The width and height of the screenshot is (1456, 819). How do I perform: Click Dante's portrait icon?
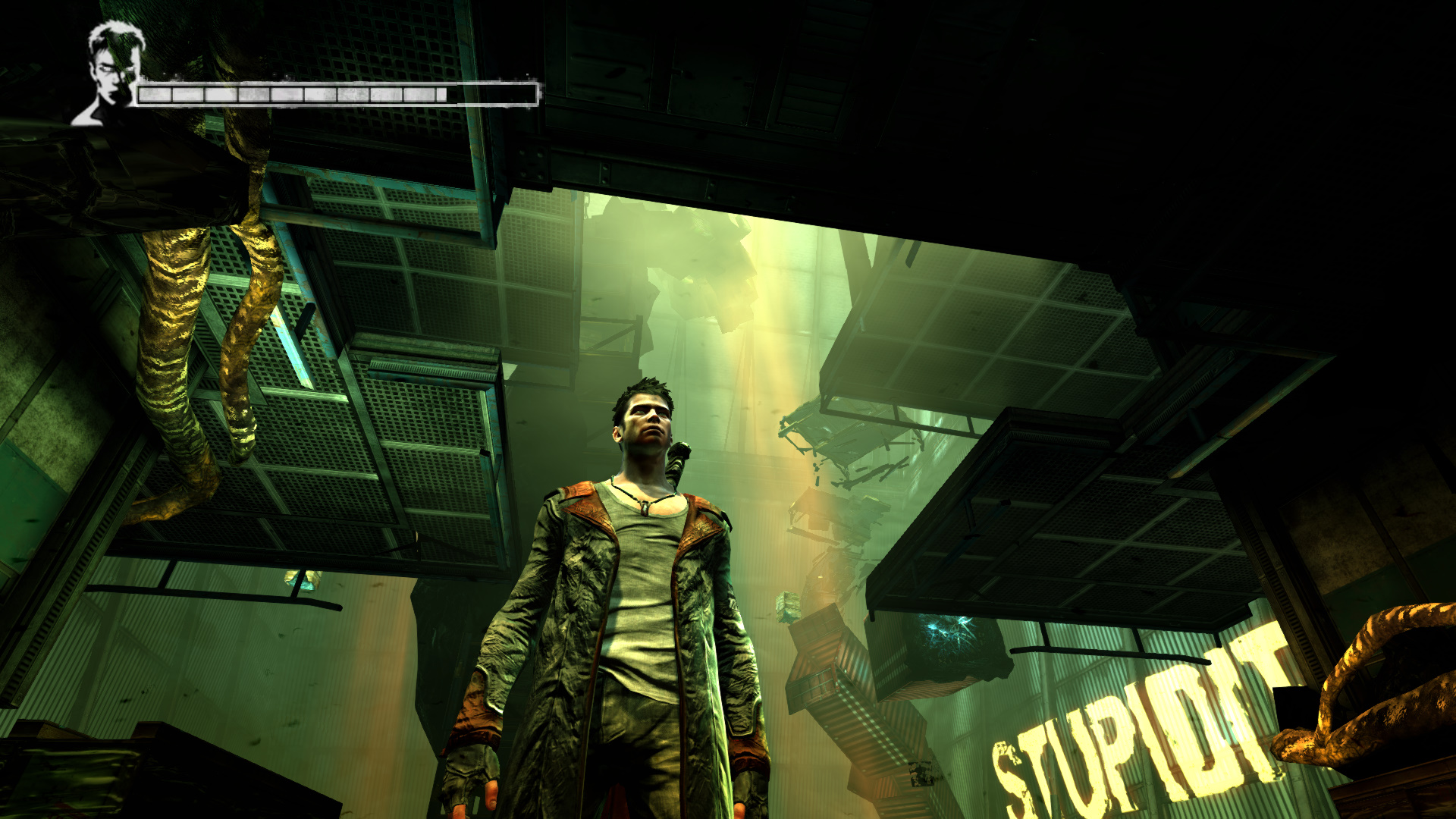click(112, 73)
